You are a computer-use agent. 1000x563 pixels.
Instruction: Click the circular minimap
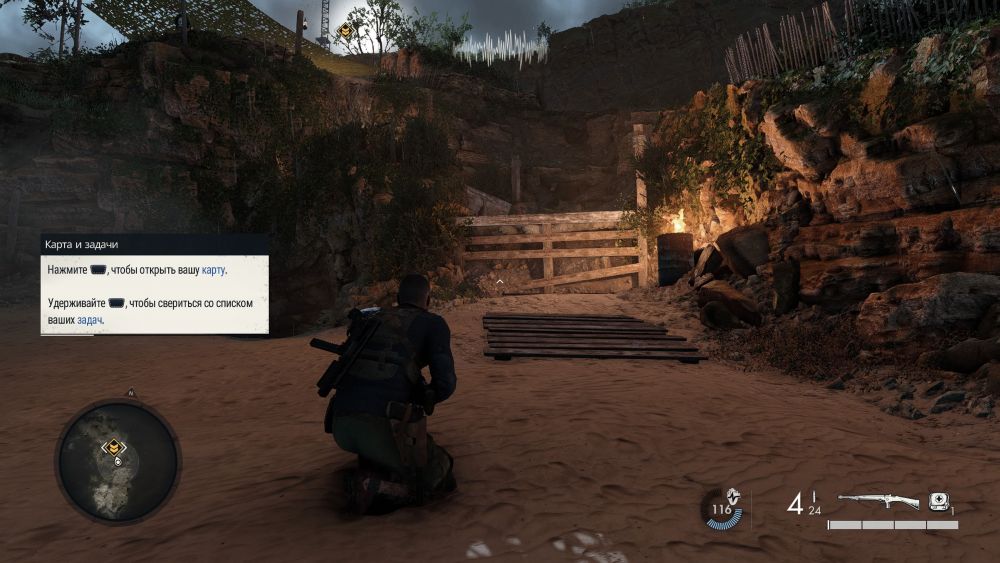tap(117, 461)
